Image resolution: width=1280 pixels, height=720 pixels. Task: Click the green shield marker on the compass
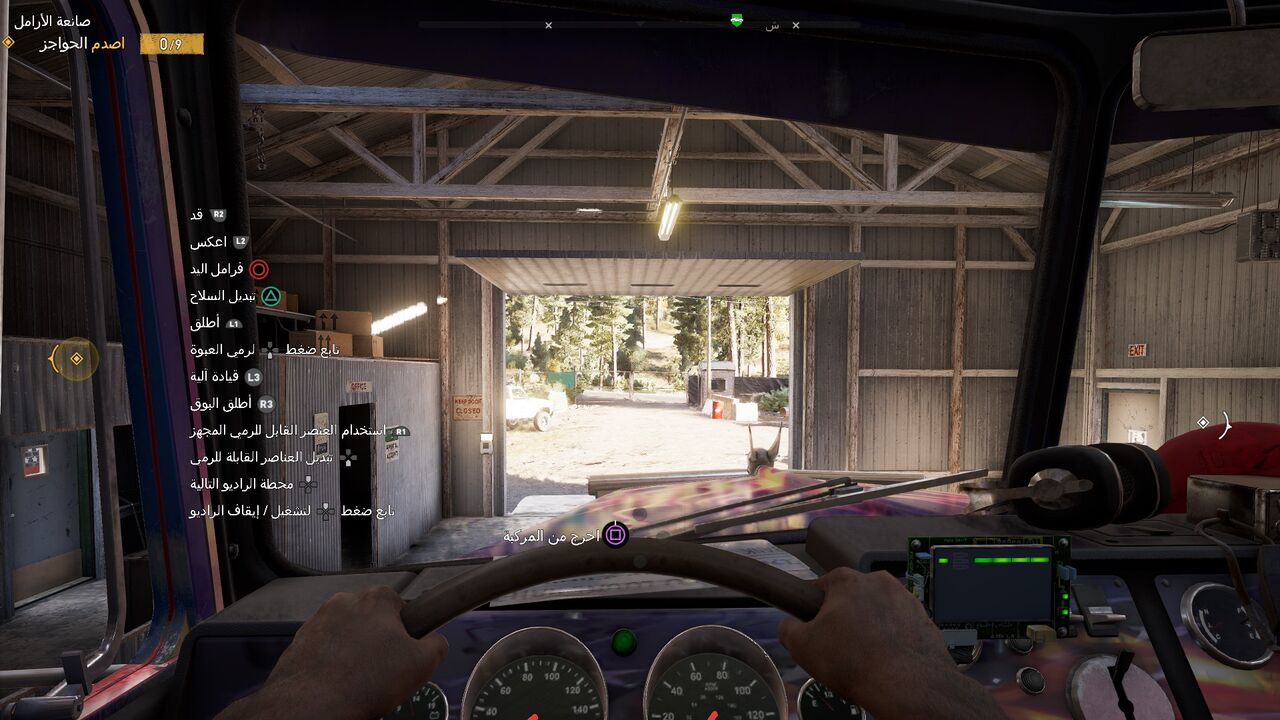[x=737, y=20]
